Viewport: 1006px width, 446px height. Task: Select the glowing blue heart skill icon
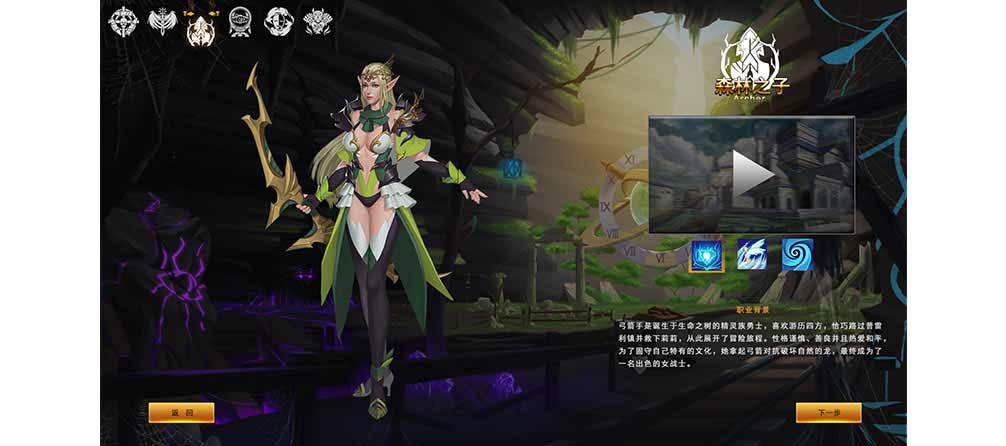click(706, 254)
